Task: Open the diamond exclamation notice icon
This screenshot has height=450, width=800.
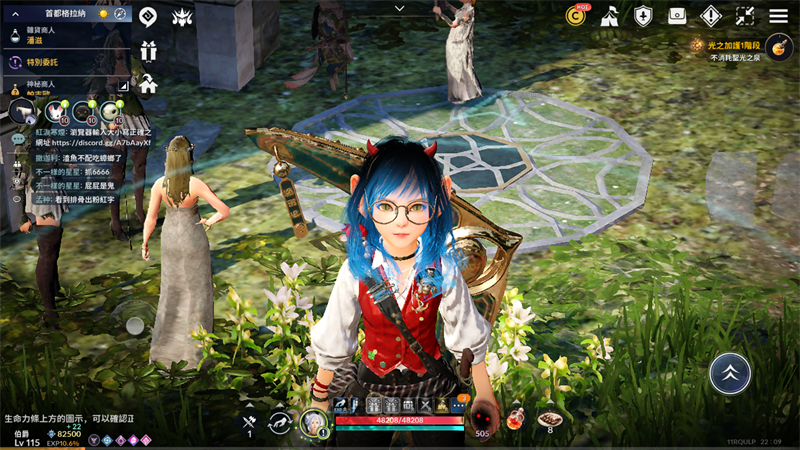Action: (x=711, y=16)
